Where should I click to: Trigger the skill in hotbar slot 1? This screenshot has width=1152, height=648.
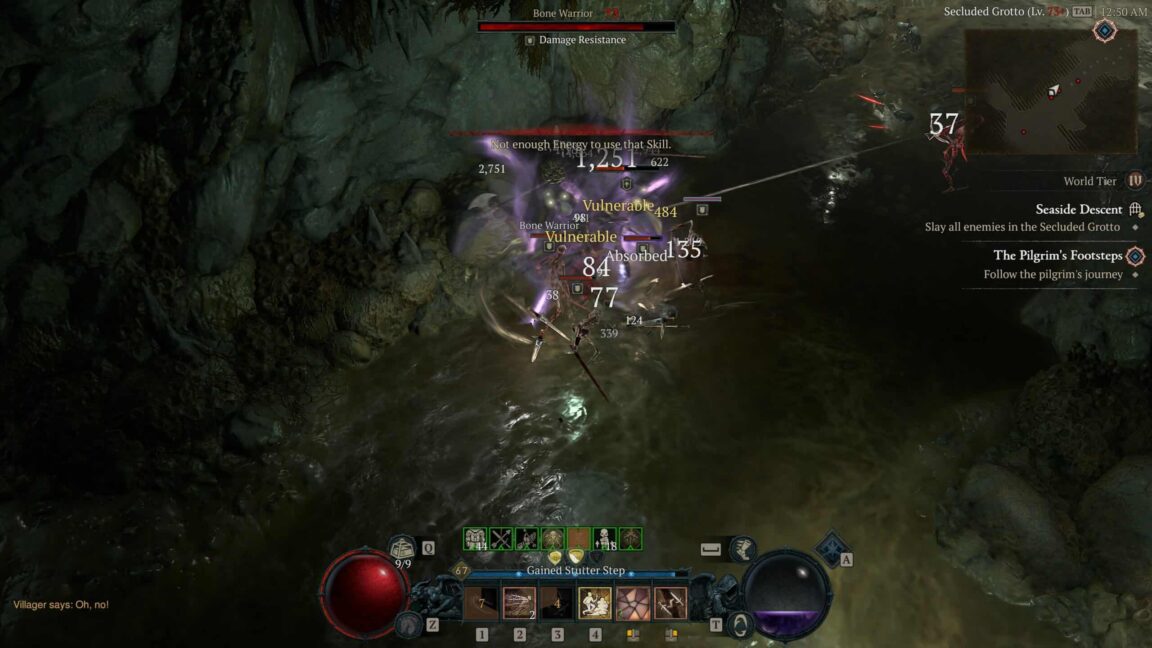481,603
